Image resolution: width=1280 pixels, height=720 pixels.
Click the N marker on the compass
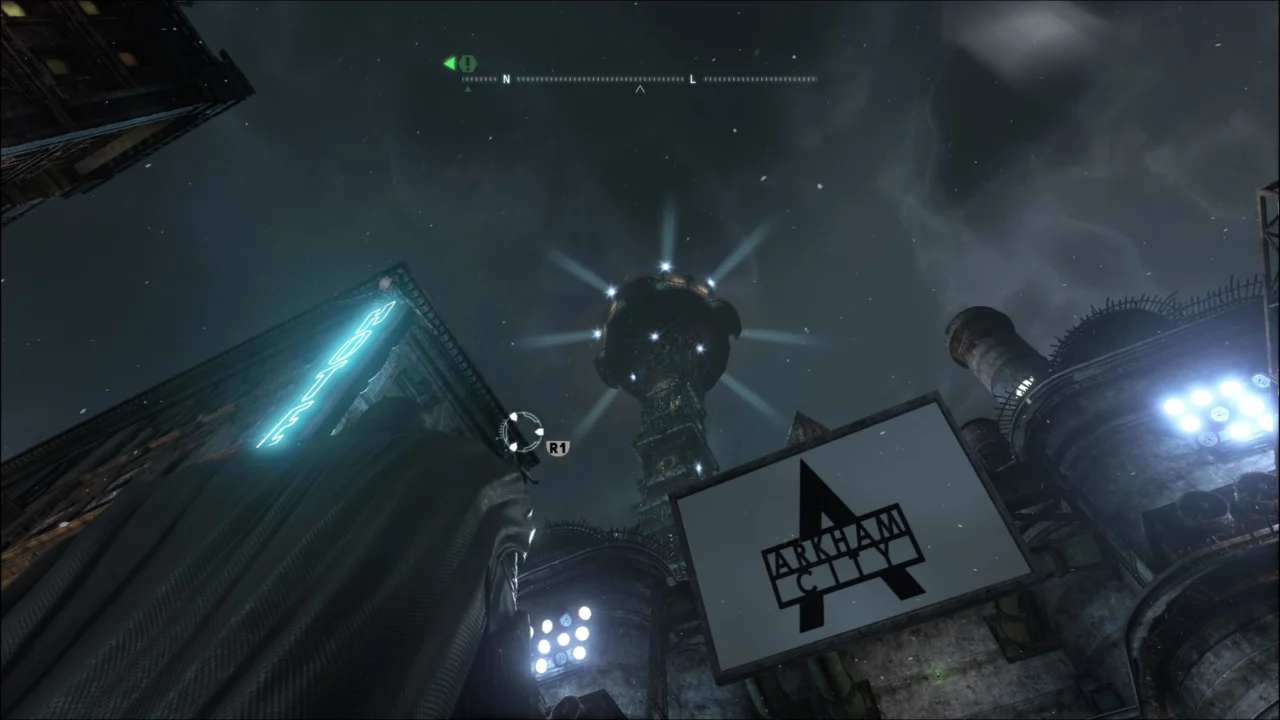(x=506, y=79)
